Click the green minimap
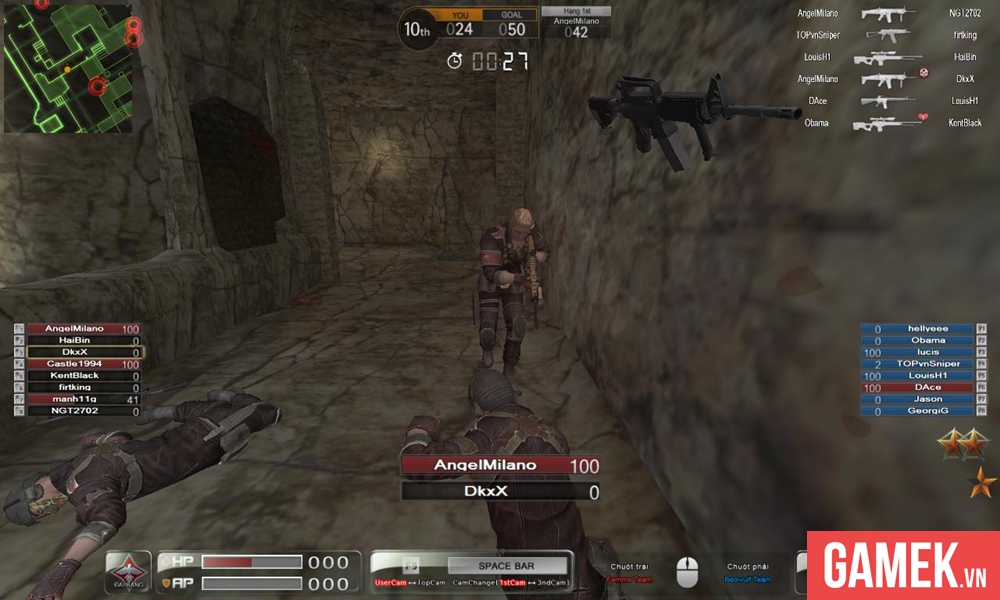 click(x=68, y=68)
